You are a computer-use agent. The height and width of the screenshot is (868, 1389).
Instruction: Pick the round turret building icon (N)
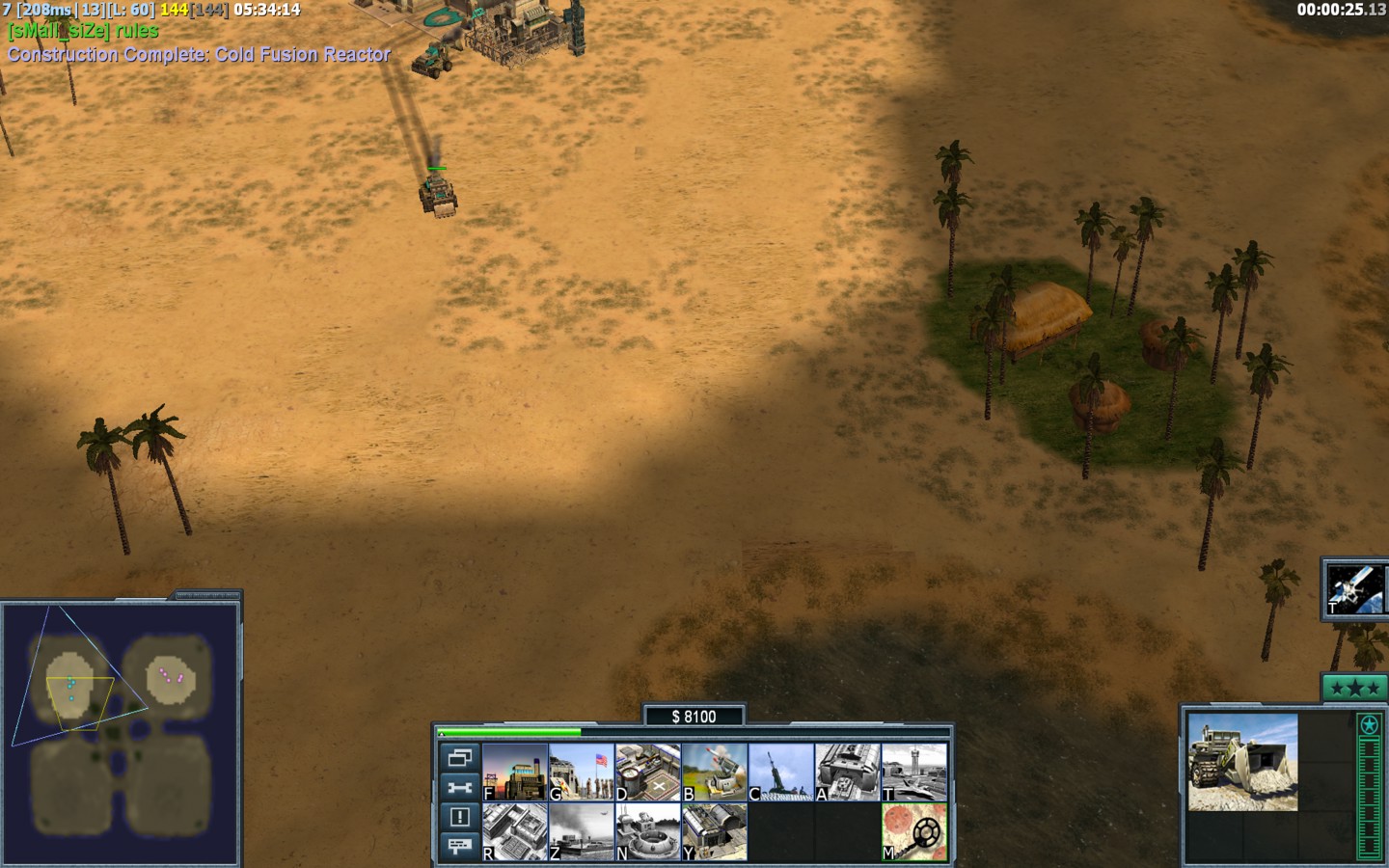coord(648,831)
